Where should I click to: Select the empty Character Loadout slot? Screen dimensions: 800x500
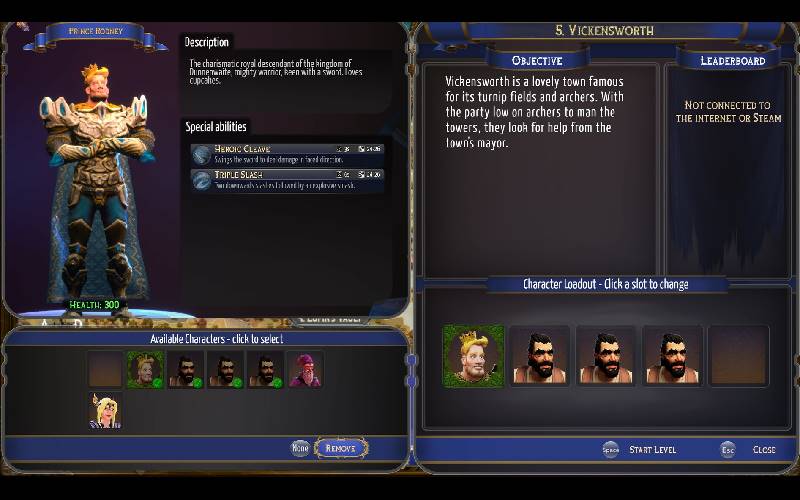(738, 355)
